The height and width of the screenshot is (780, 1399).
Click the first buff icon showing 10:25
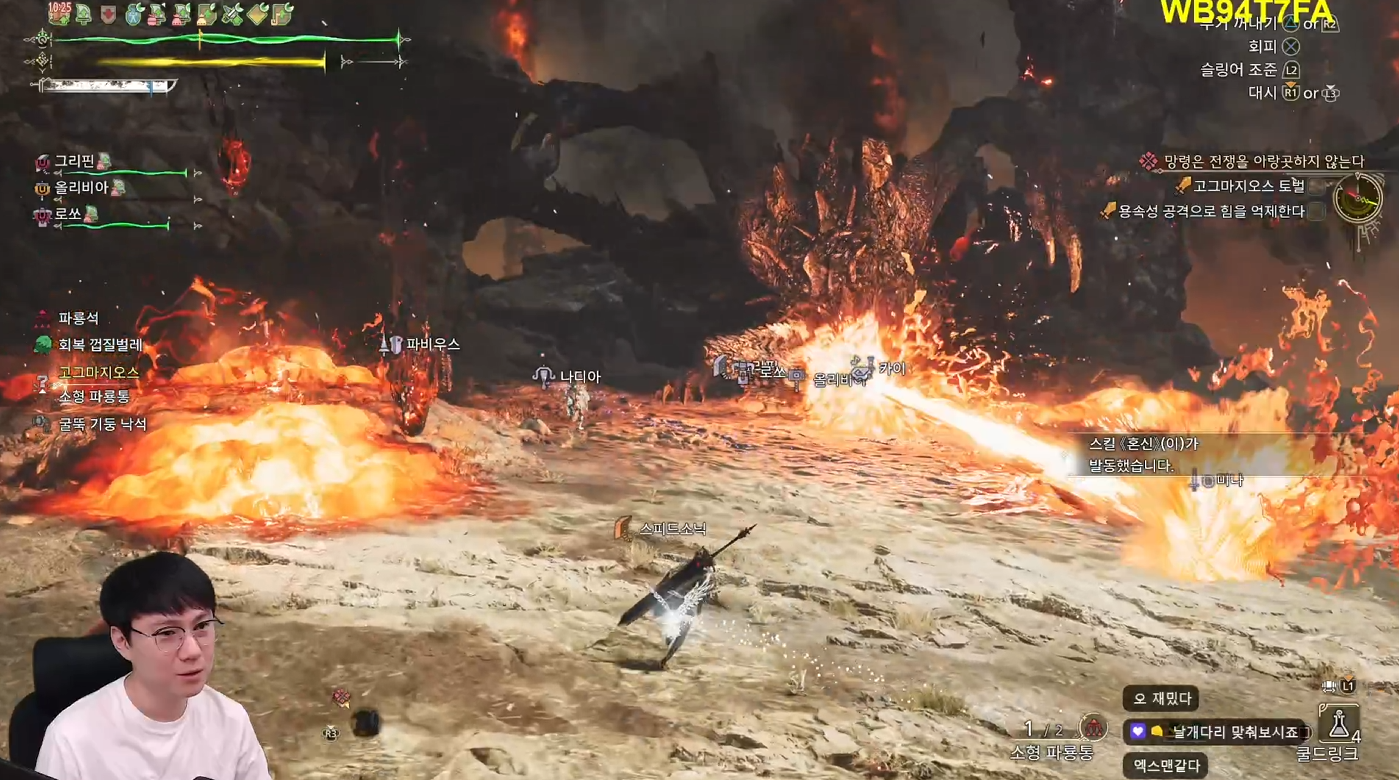tap(59, 13)
